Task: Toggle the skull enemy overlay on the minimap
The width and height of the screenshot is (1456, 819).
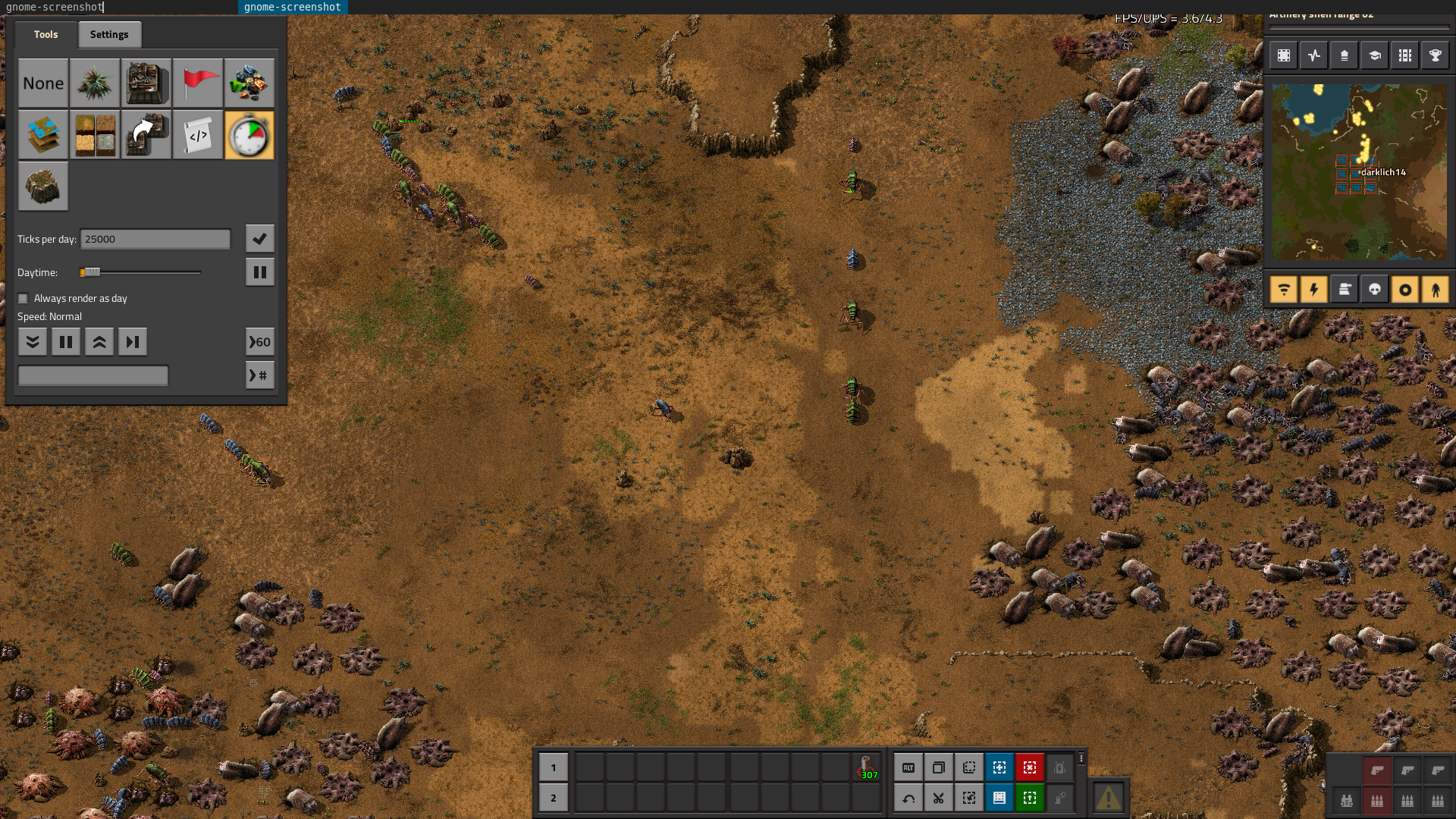Action: (1374, 290)
